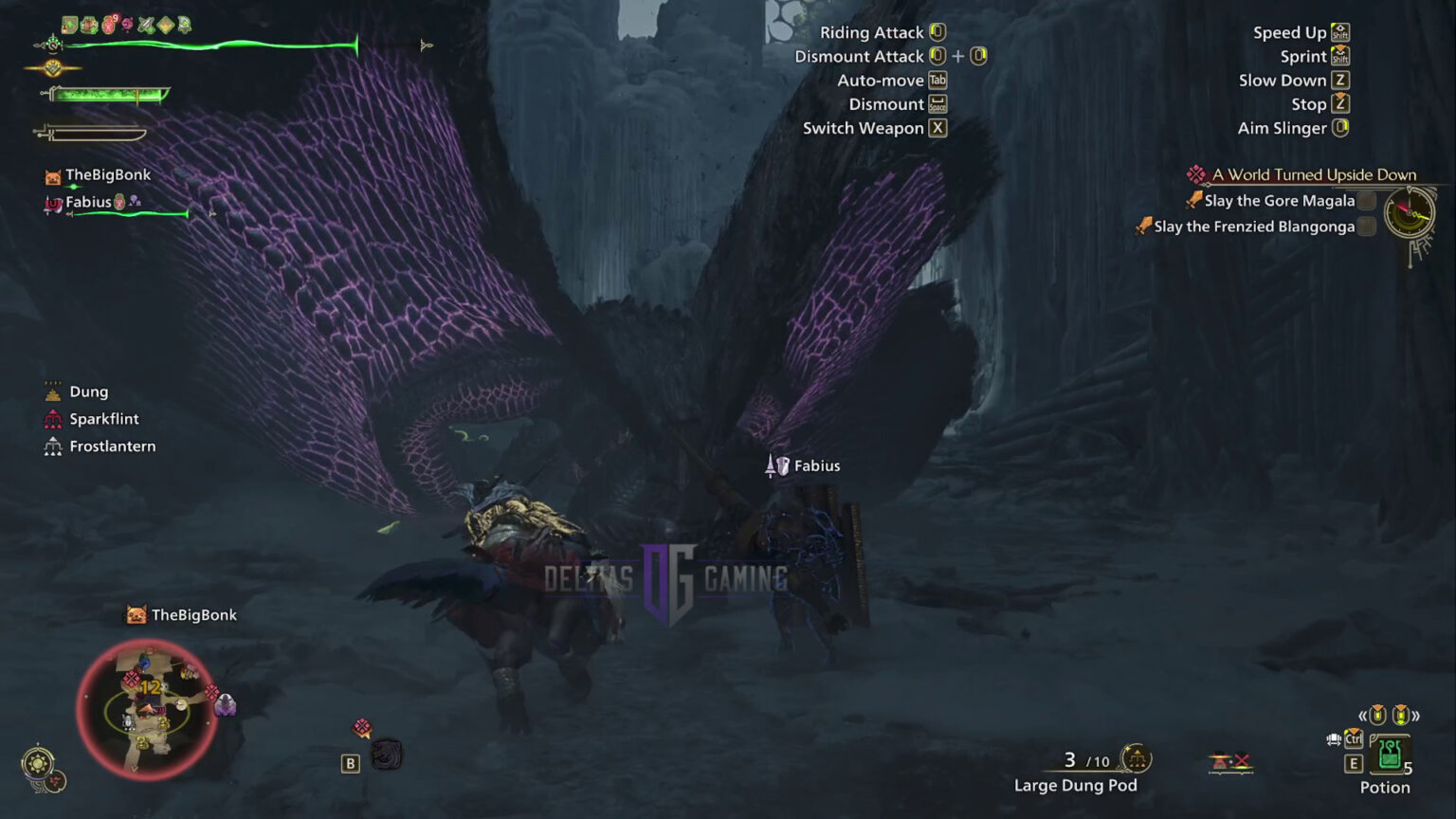Click the Switch Weapon control hint
Image resolution: width=1456 pixels, height=819 pixels.
(872, 128)
